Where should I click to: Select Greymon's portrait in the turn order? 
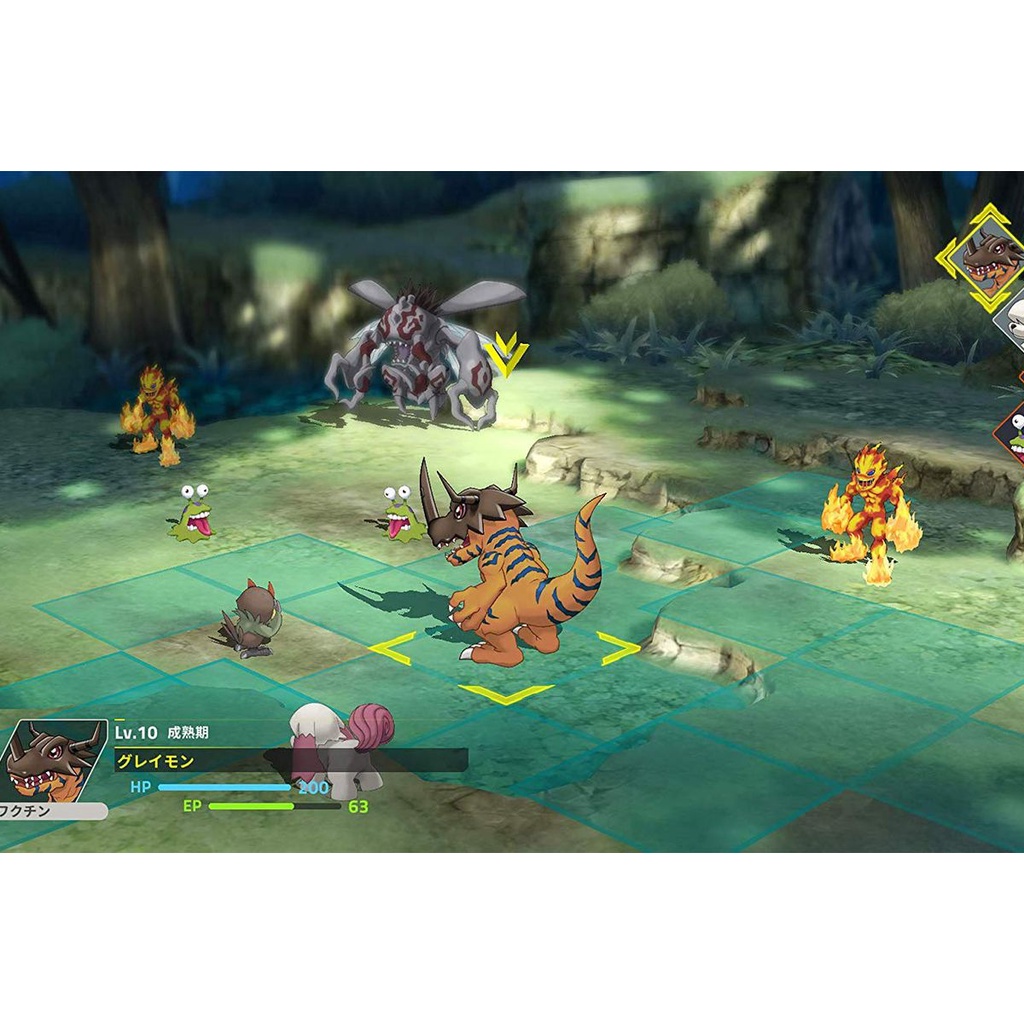[990, 259]
